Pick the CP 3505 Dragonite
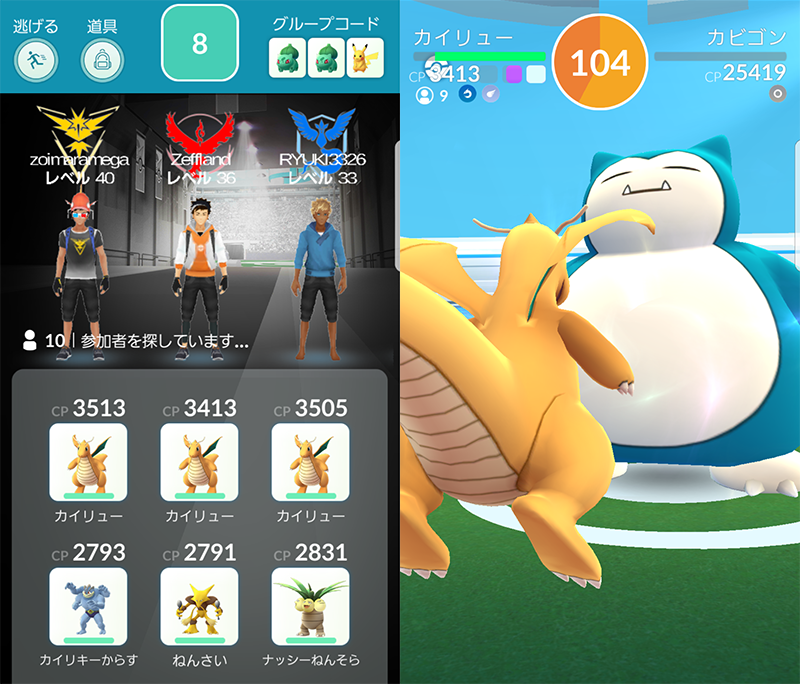This screenshot has width=800, height=684. (x=310, y=462)
